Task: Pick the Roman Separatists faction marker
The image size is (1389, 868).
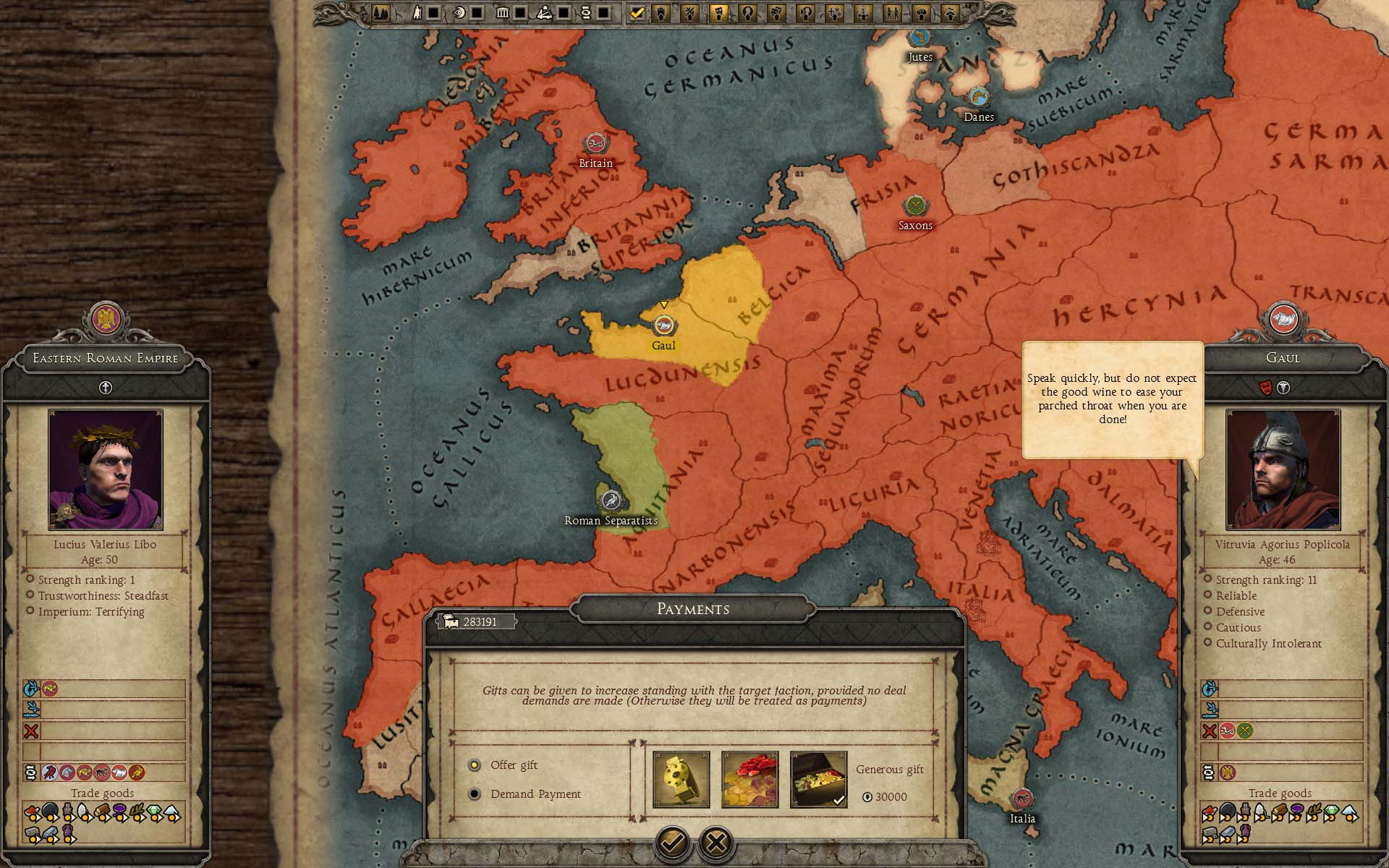Action: pos(611,501)
